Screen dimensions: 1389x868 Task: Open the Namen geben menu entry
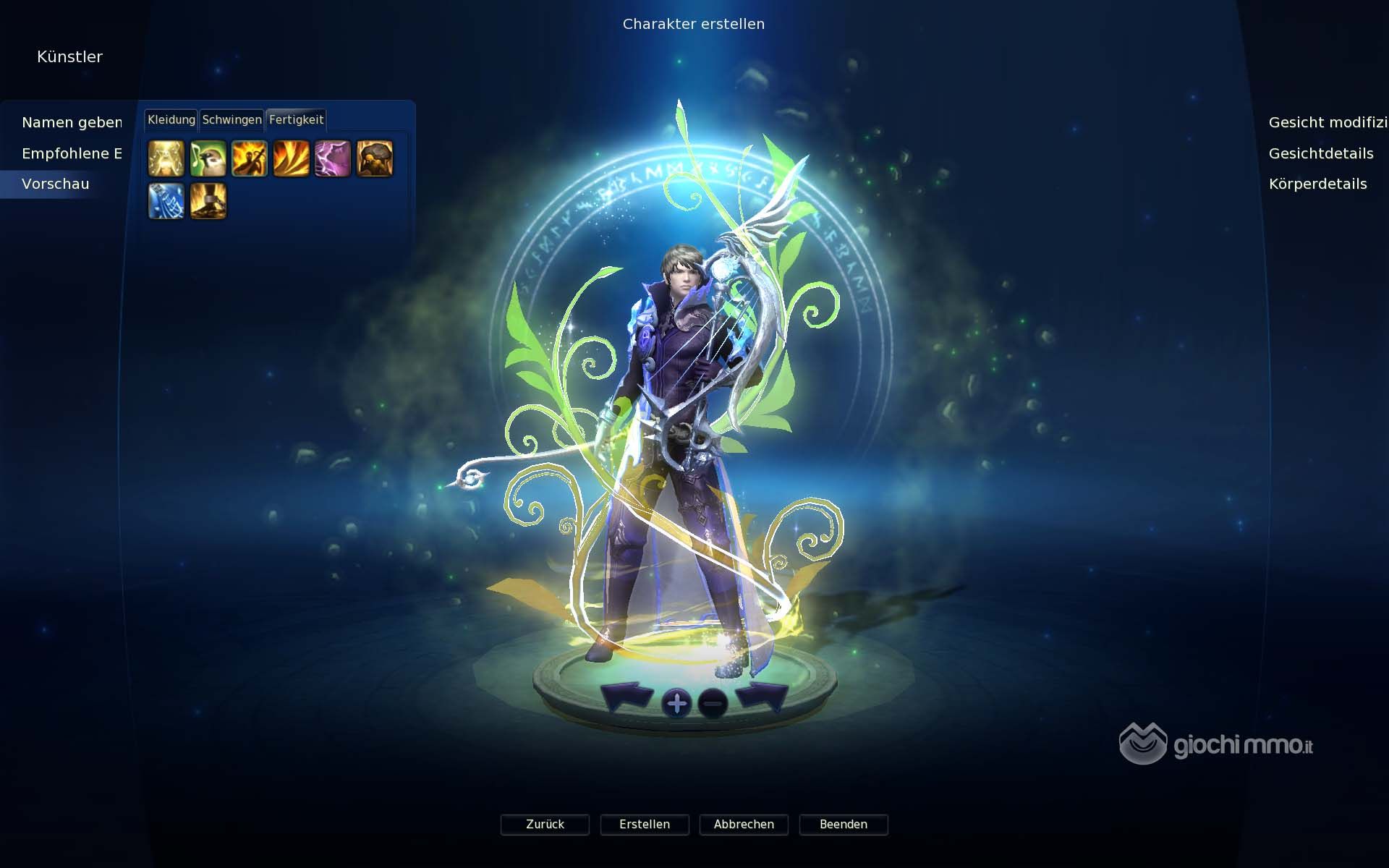click(x=72, y=122)
